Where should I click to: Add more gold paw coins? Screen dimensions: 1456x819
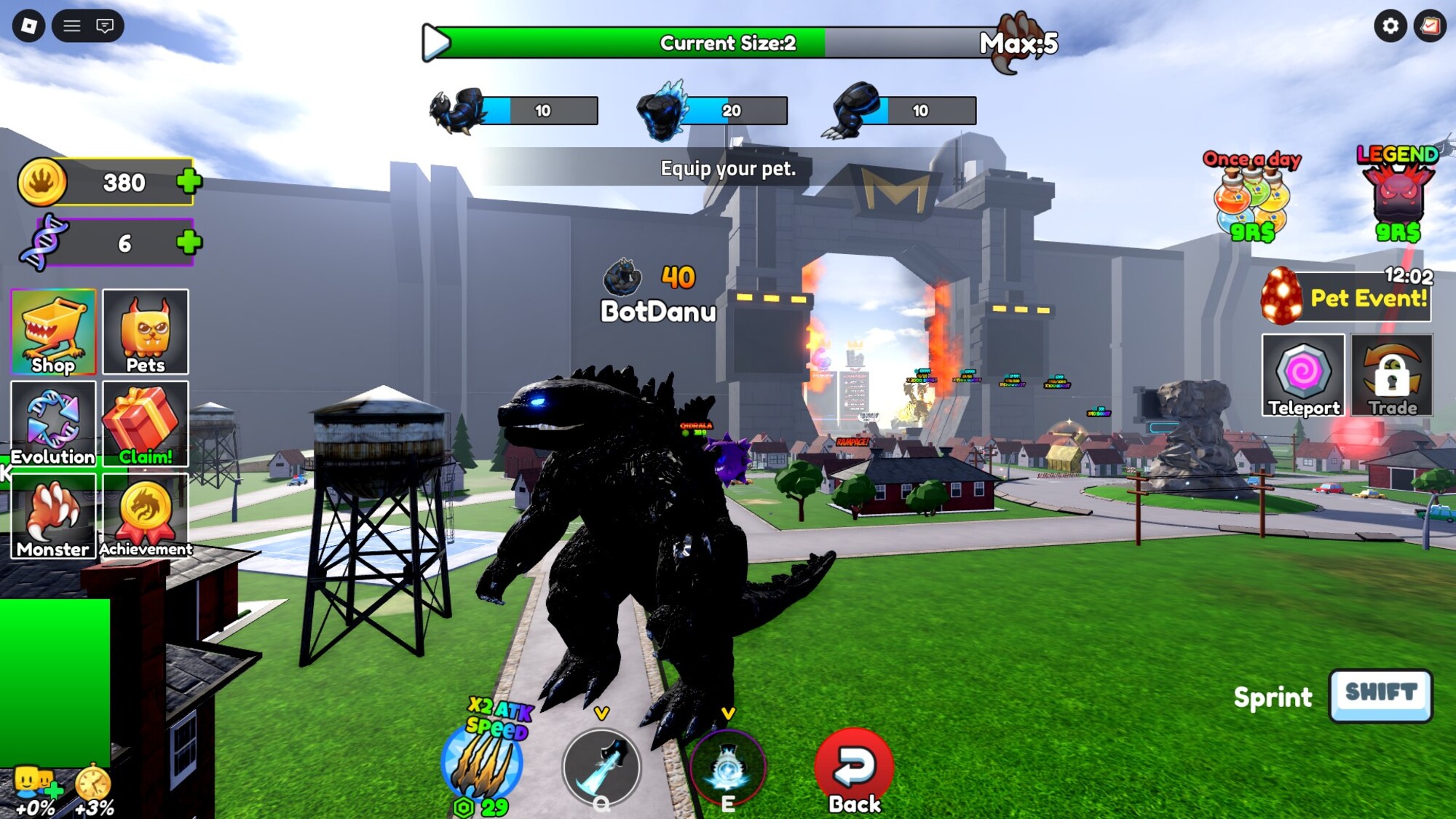coord(189,181)
